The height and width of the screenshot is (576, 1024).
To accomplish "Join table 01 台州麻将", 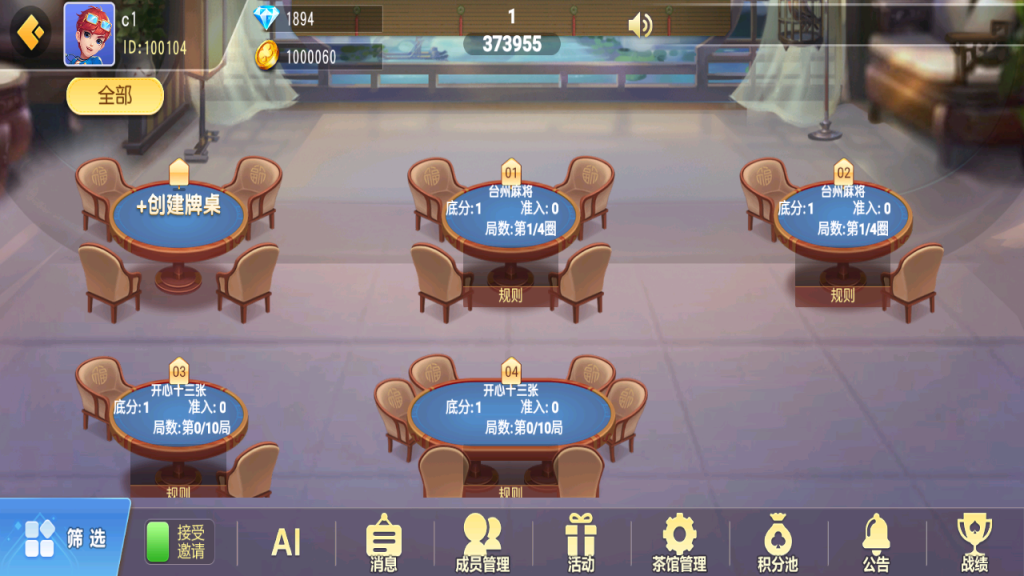I will point(510,210).
